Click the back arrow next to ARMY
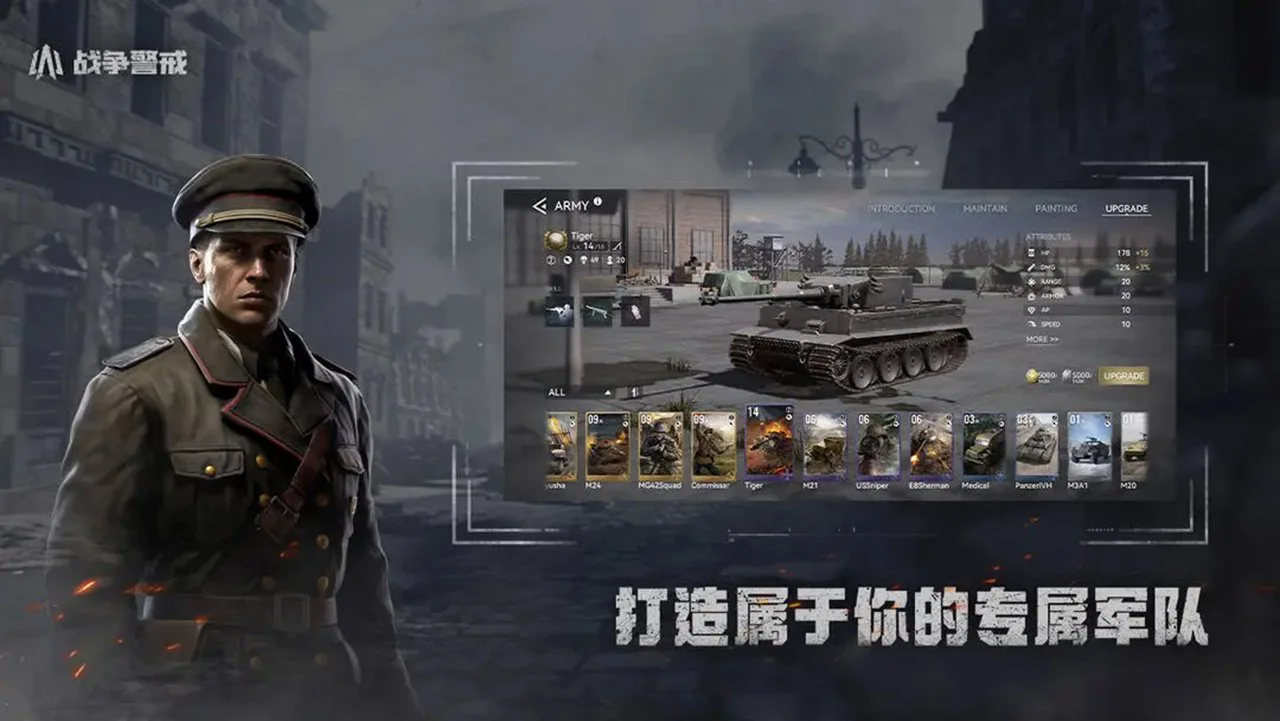This screenshot has height=721, width=1280. tap(539, 206)
